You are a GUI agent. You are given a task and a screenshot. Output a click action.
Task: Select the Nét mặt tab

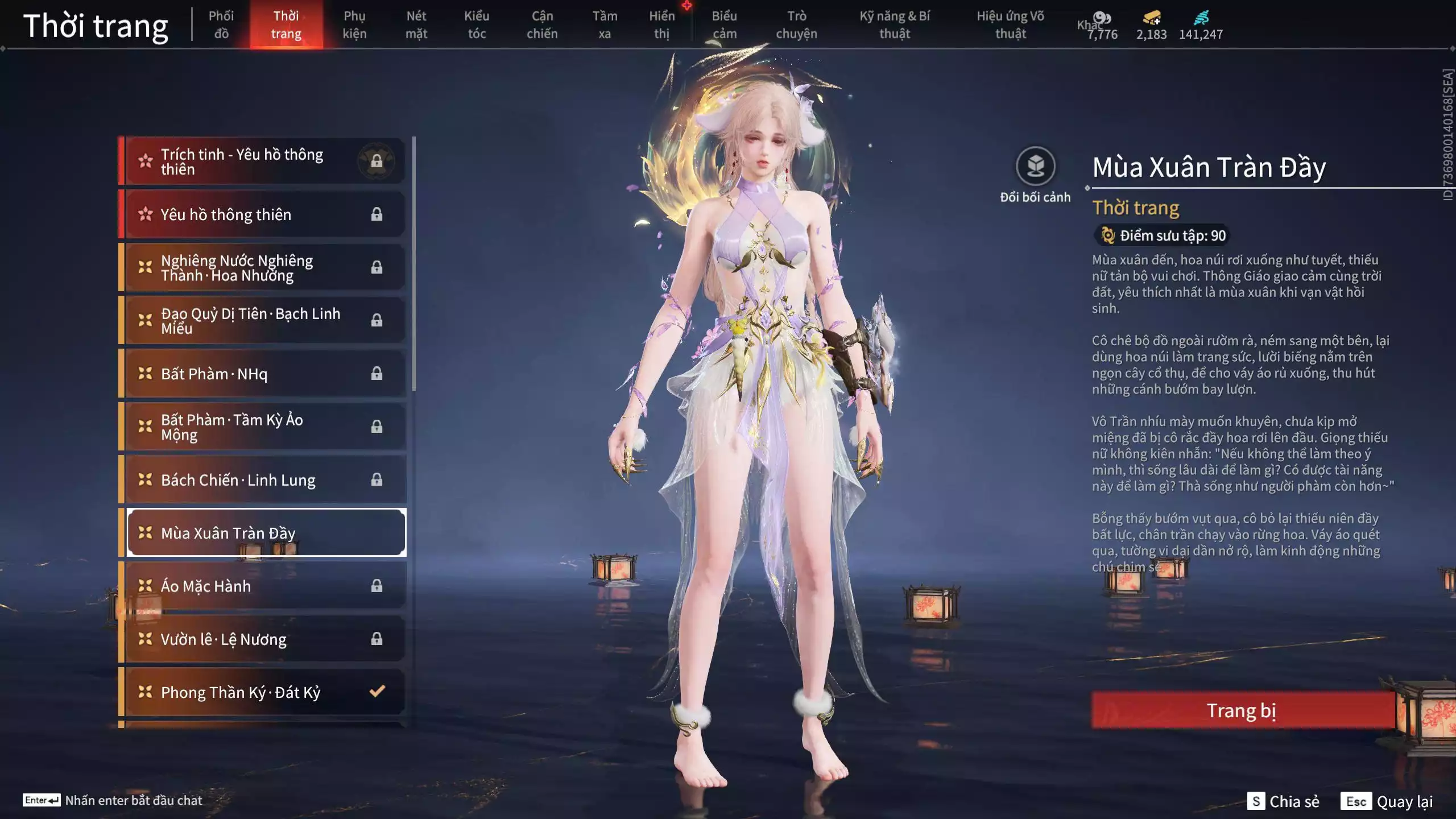(x=416, y=24)
